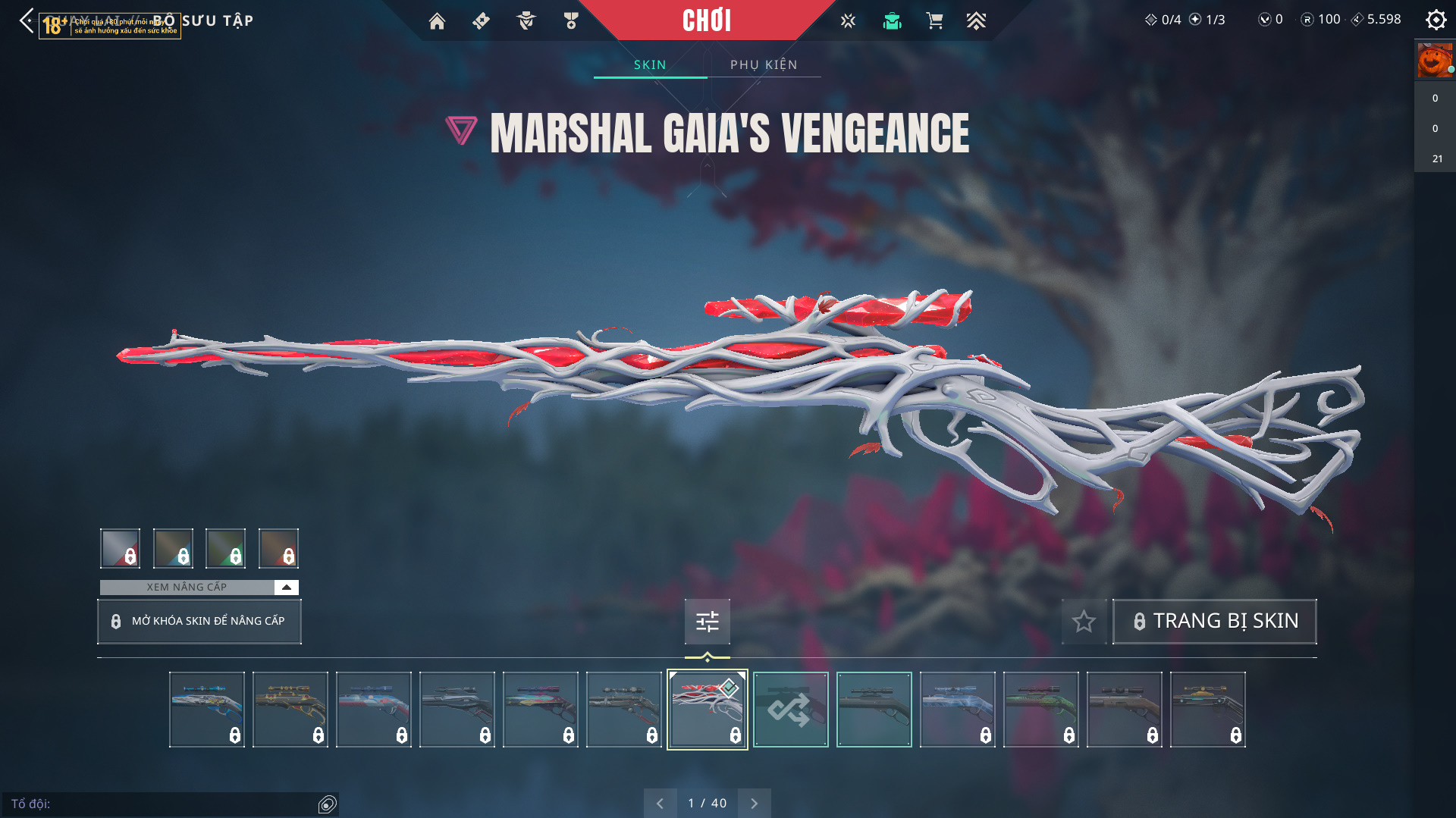Click the player avatar portrait
Image resolution: width=1456 pixels, height=818 pixels.
(1435, 61)
